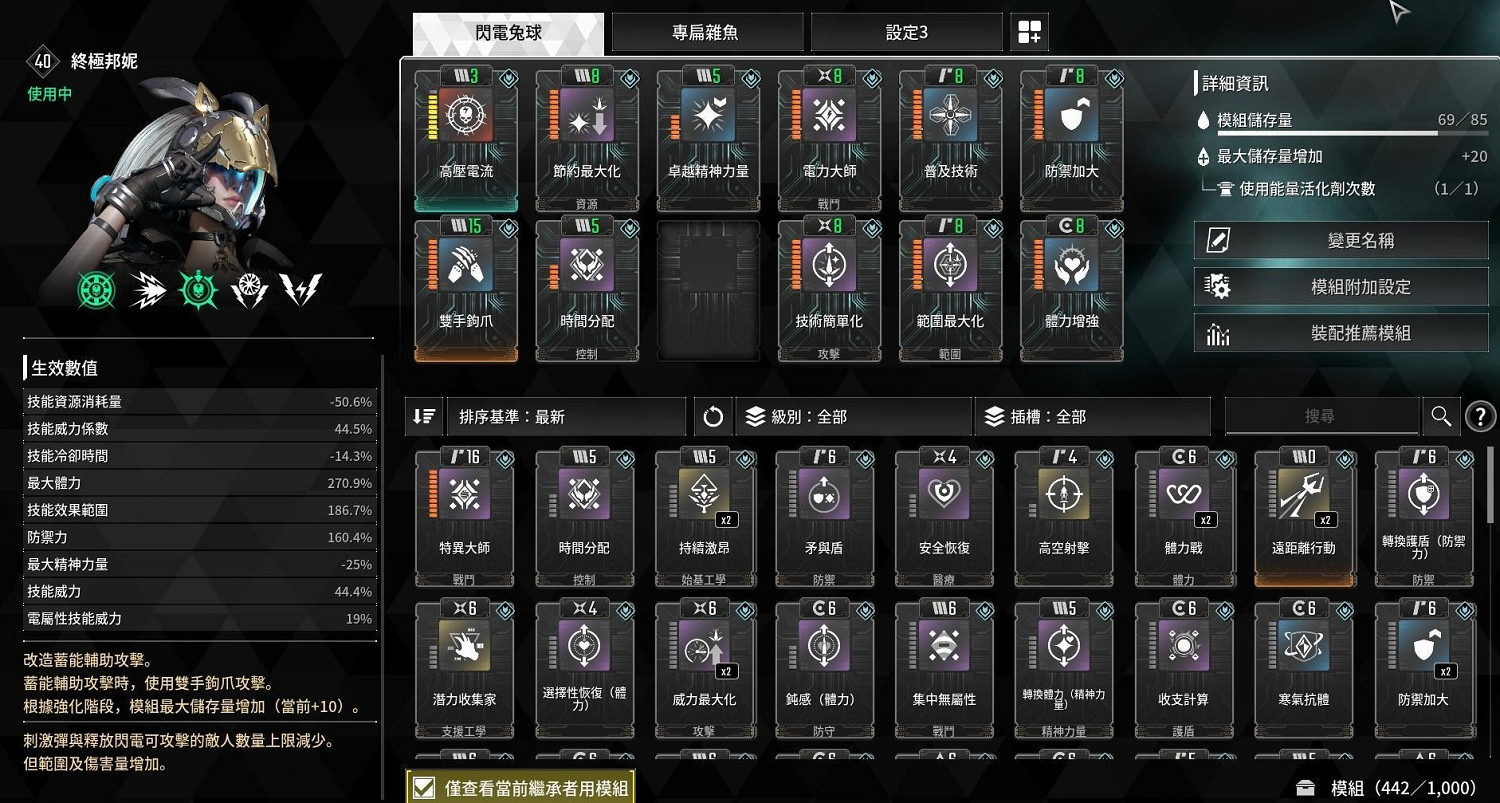
Task: Select the lightning bolt skill icon below the character
Action: pos(300,289)
